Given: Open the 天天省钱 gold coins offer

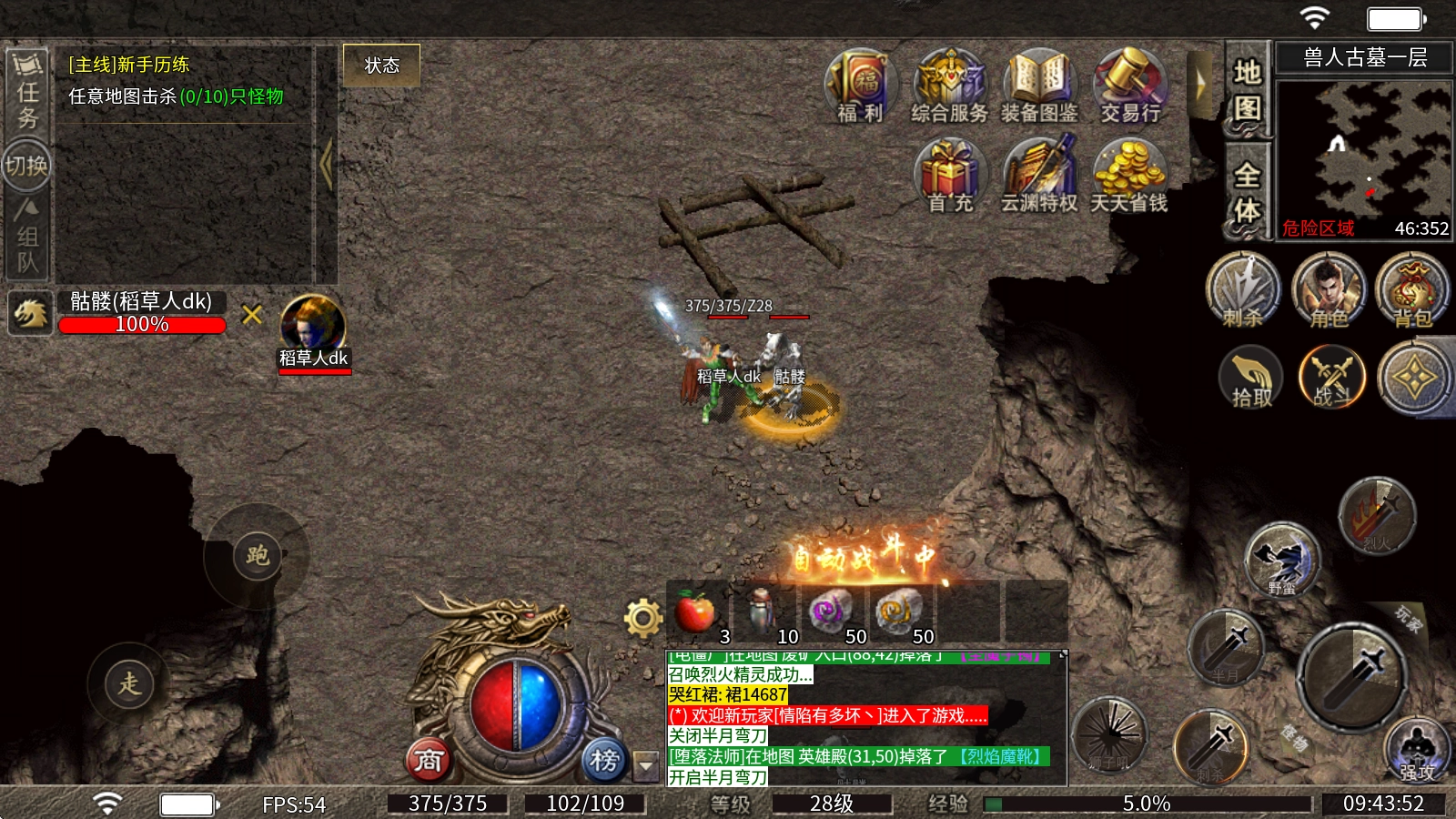Looking at the screenshot, I should click(x=1128, y=175).
